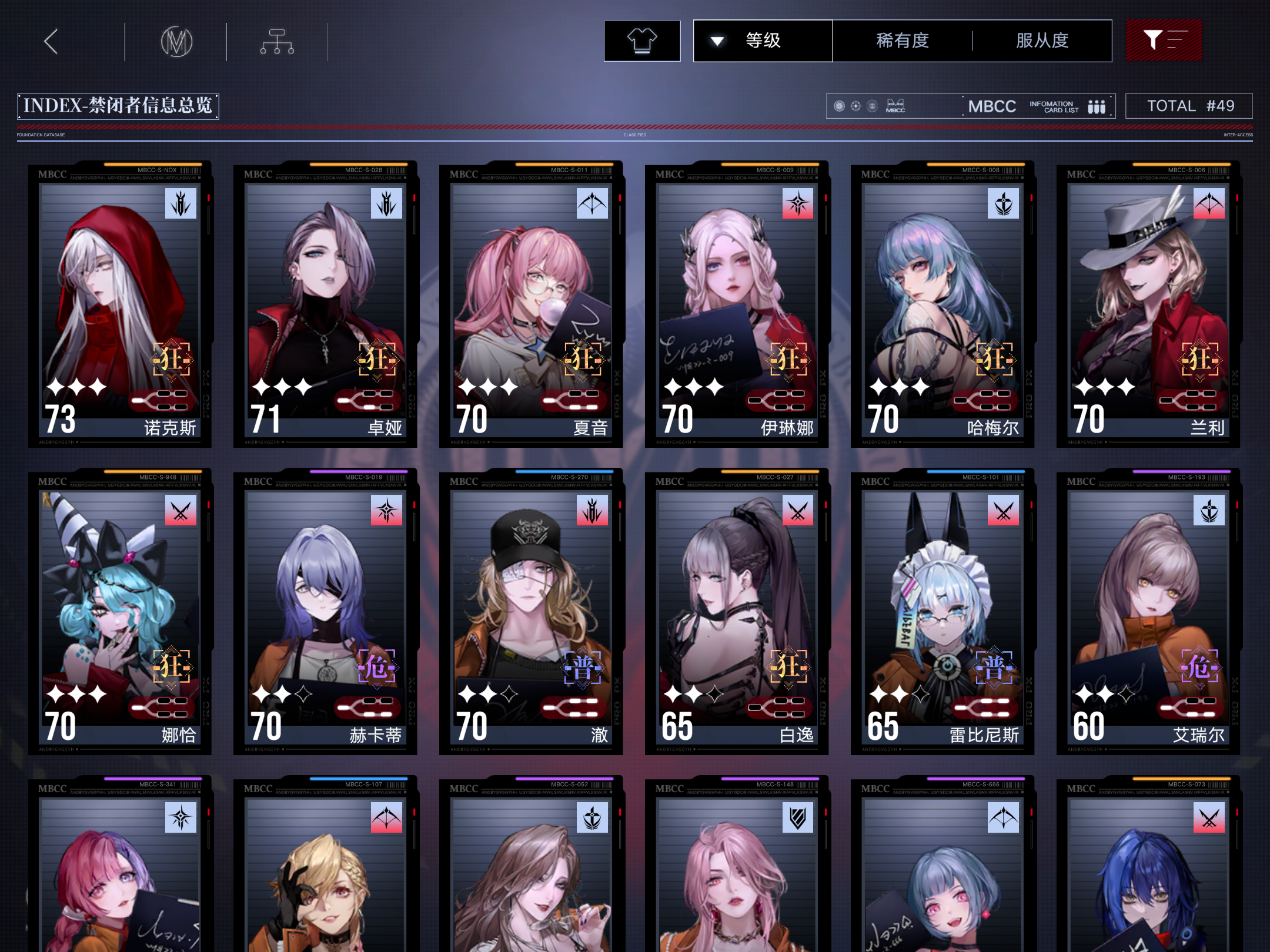Viewport: 1270px width, 952px height.
Task: Open the outfit/attire filter shirt icon
Action: click(x=642, y=40)
